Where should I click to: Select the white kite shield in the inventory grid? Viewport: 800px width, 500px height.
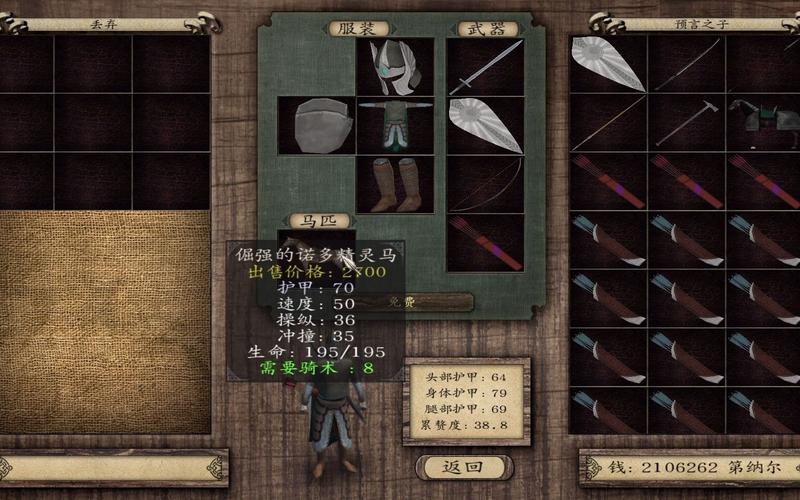pos(608,64)
